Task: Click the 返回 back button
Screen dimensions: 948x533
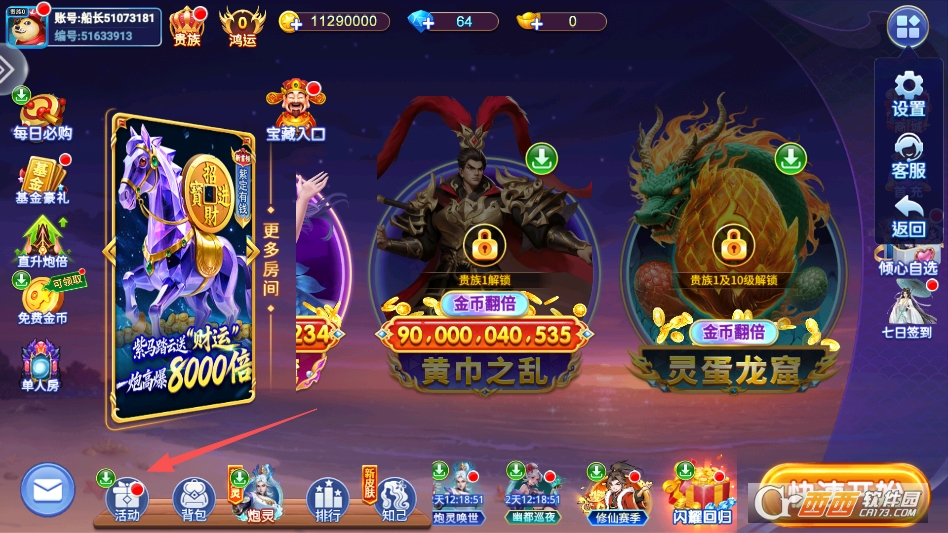Action: 908,215
